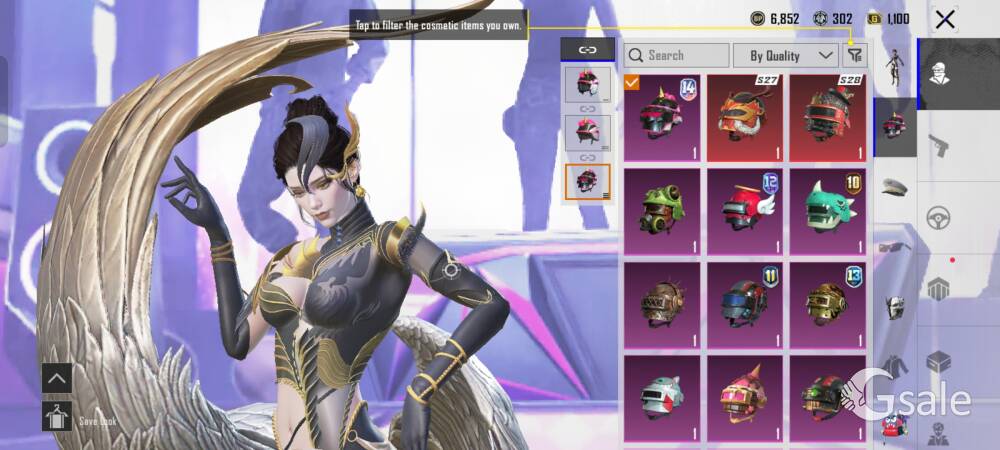The image size is (1000, 450).
Task: Switch to the cap headwear tab
Action: click(x=894, y=185)
